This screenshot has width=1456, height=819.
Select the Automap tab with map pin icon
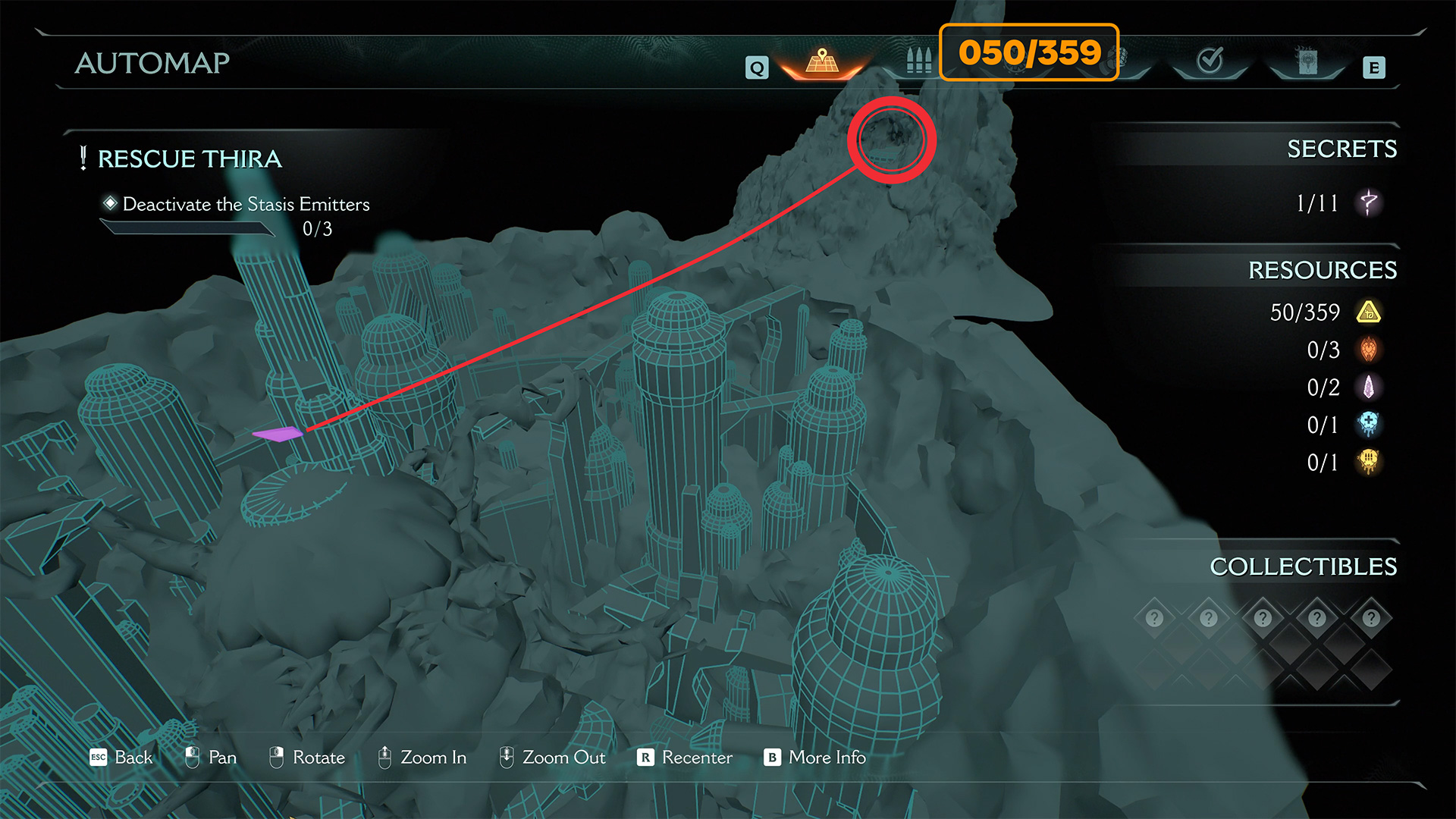tap(822, 61)
